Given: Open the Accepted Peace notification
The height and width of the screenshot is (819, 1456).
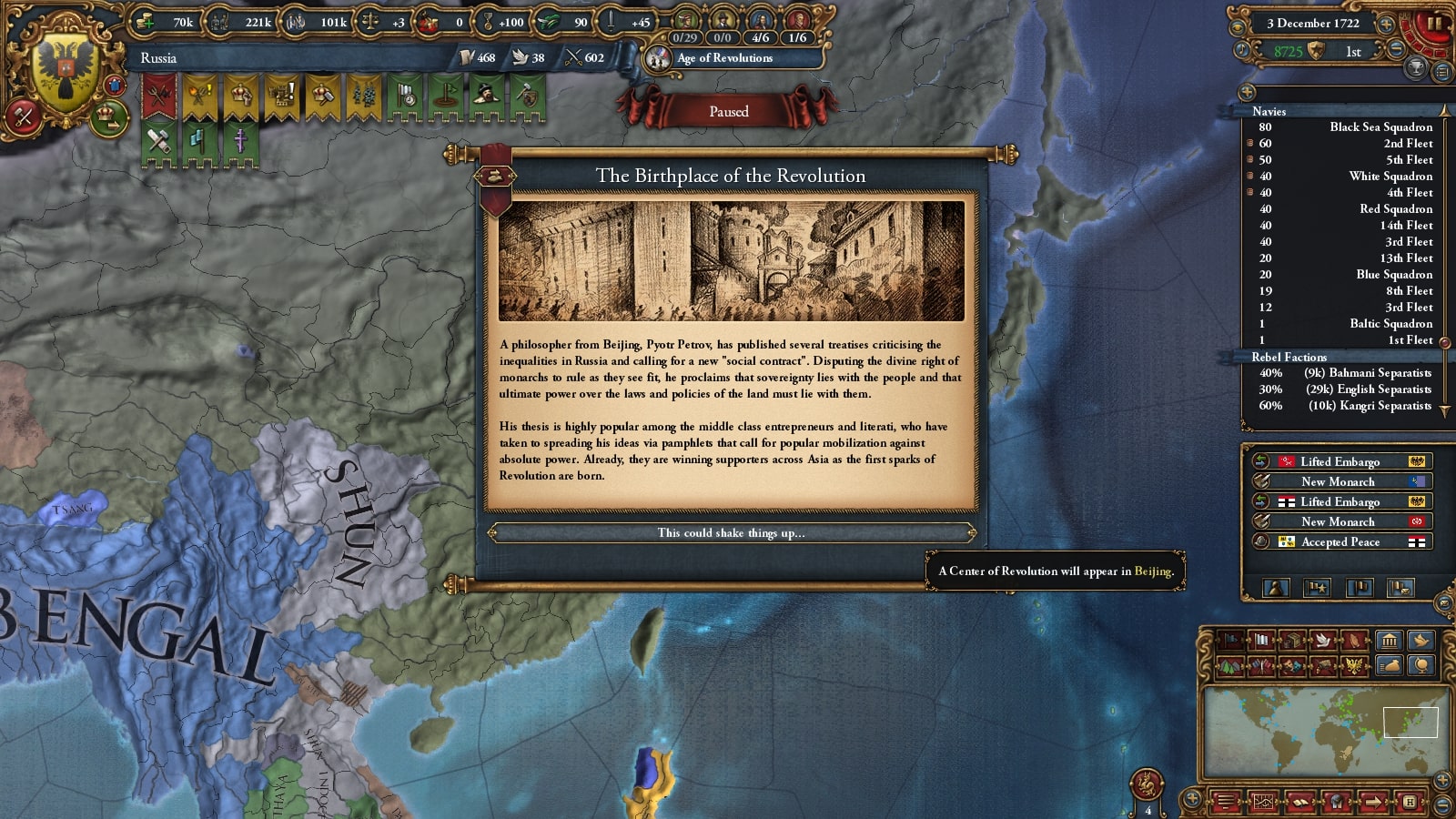Looking at the screenshot, I should (1340, 542).
